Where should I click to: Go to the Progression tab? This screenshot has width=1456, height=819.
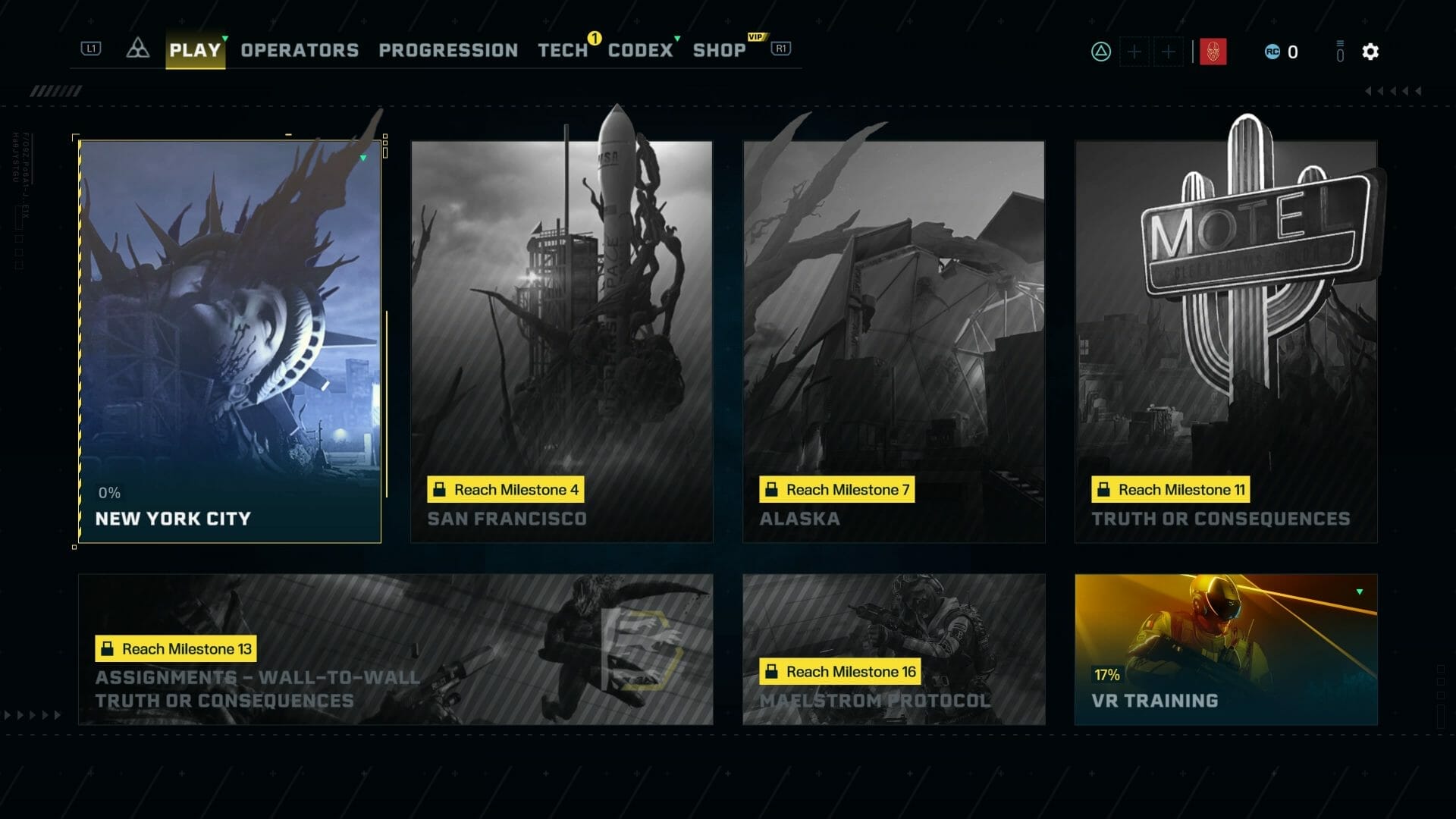click(448, 50)
